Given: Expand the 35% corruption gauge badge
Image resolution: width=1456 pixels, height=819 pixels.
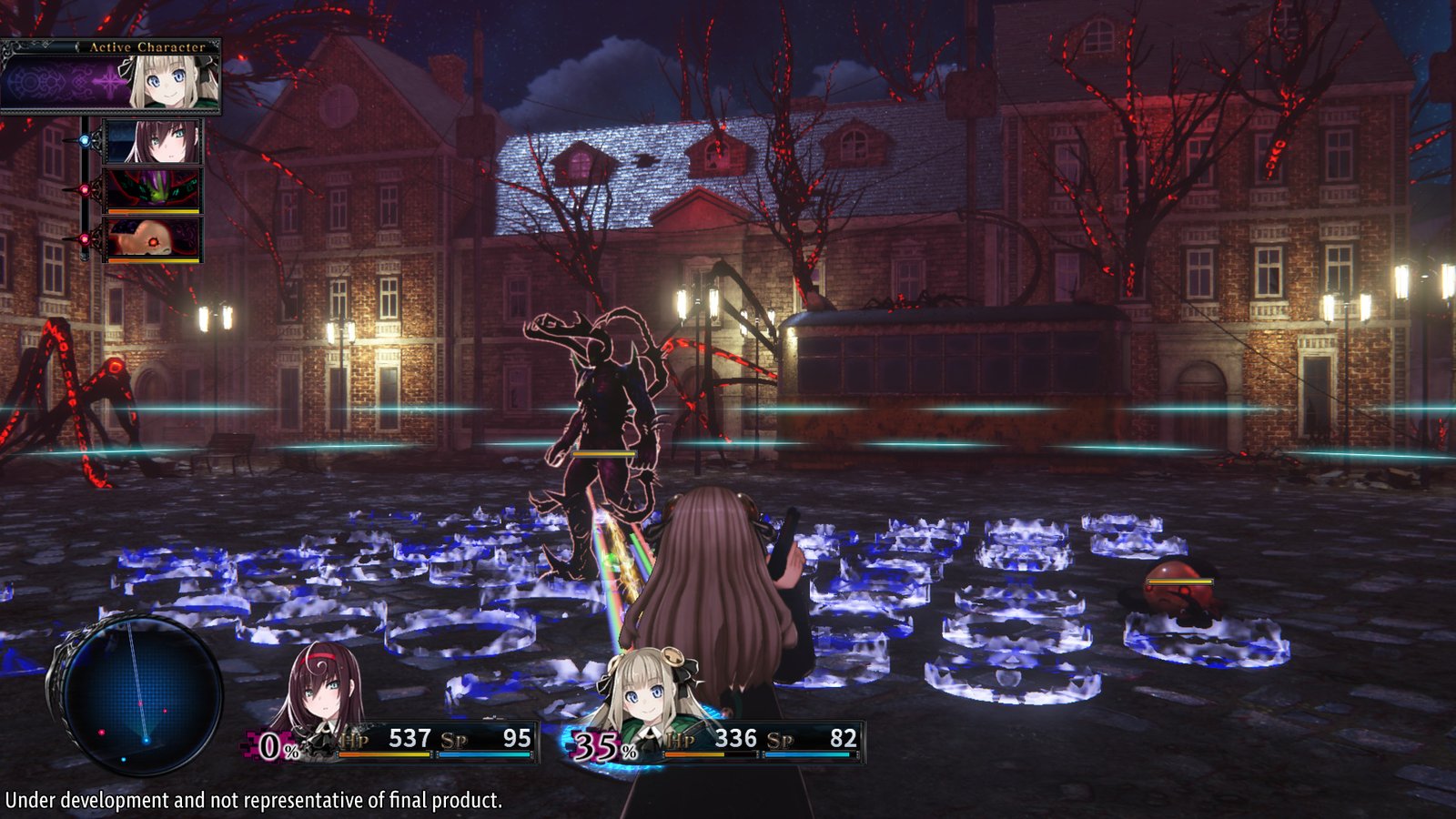Looking at the screenshot, I should [596, 746].
